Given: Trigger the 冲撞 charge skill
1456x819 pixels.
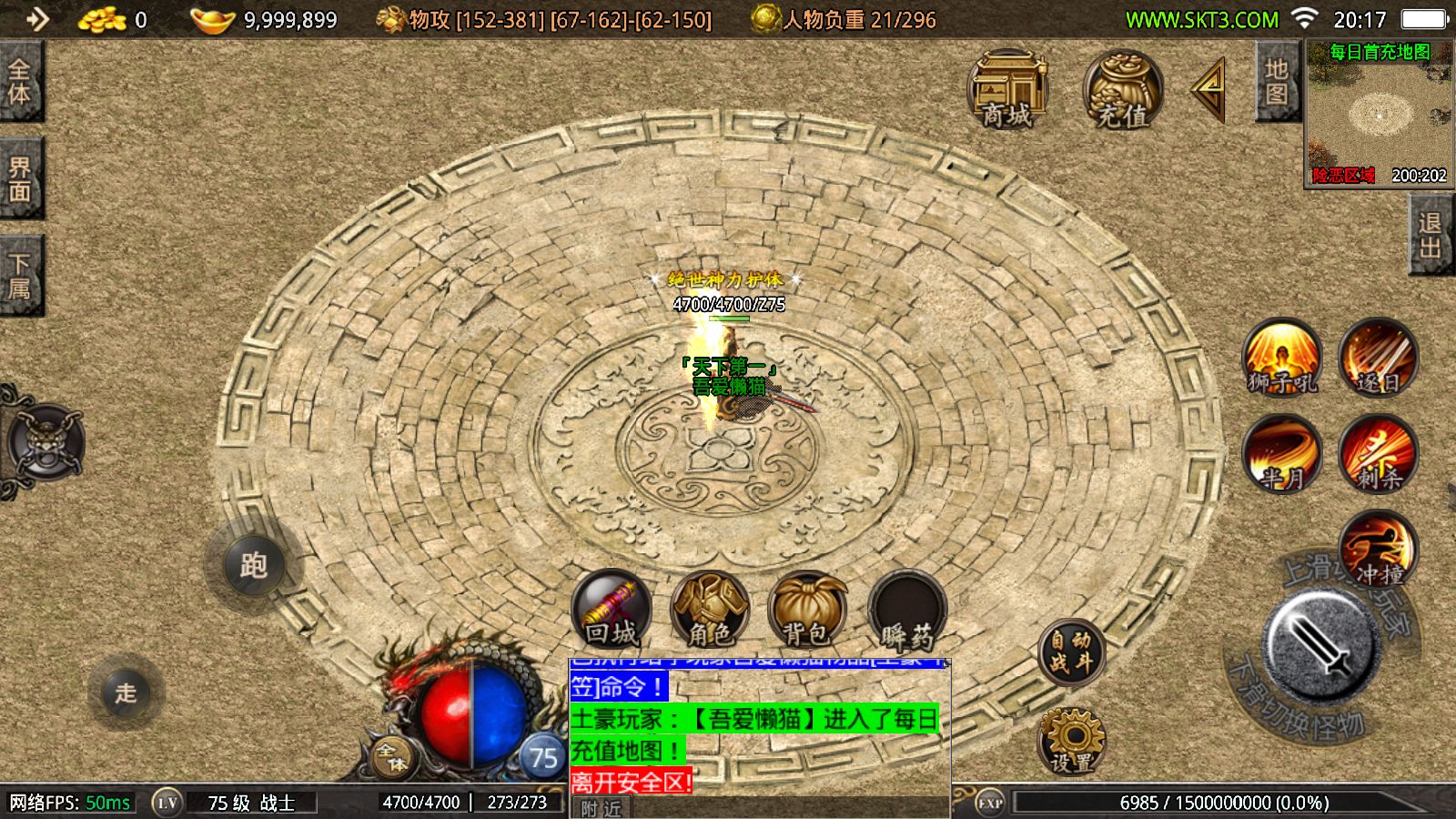Looking at the screenshot, I should point(1379,550).
